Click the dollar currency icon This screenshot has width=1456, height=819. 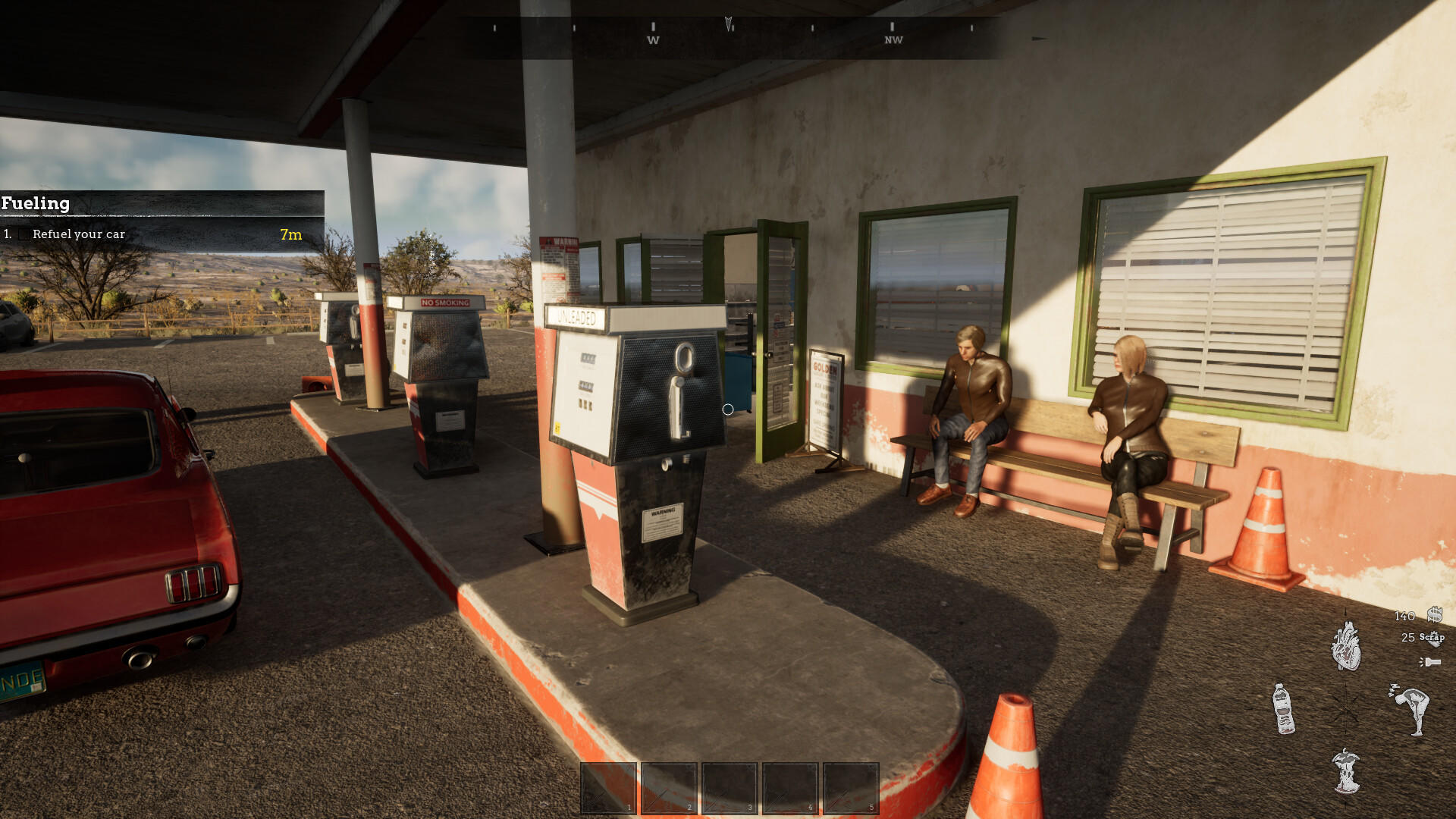click(x=1436, y=616)
